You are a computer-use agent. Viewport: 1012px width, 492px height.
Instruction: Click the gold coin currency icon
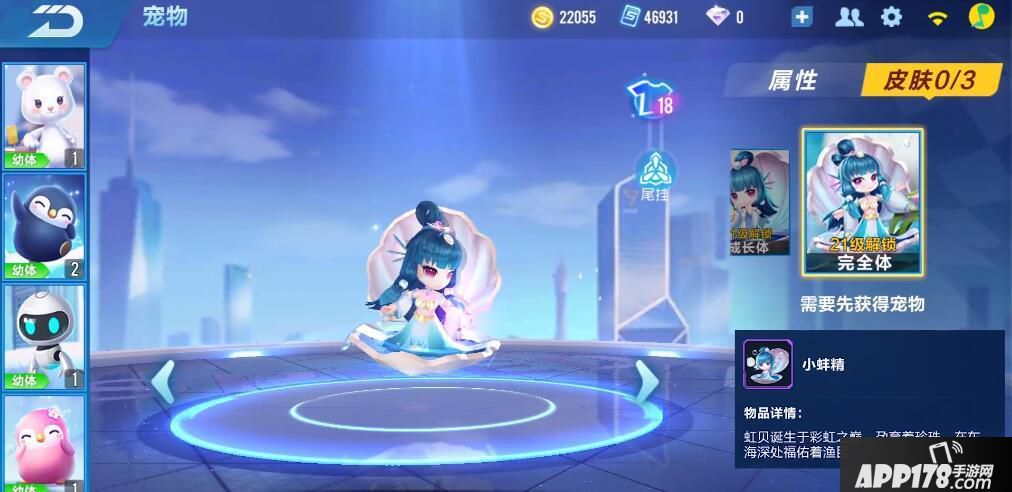tap(542, 17)
